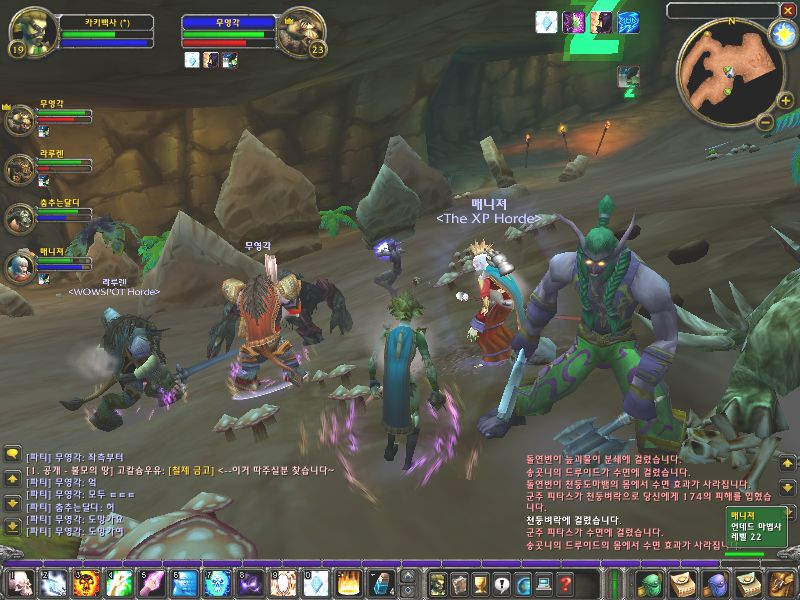The width and height of the screenshot is (800, 600).
Task: Use the flame wall ability in slot minus
Action: [x=349, y=581]
